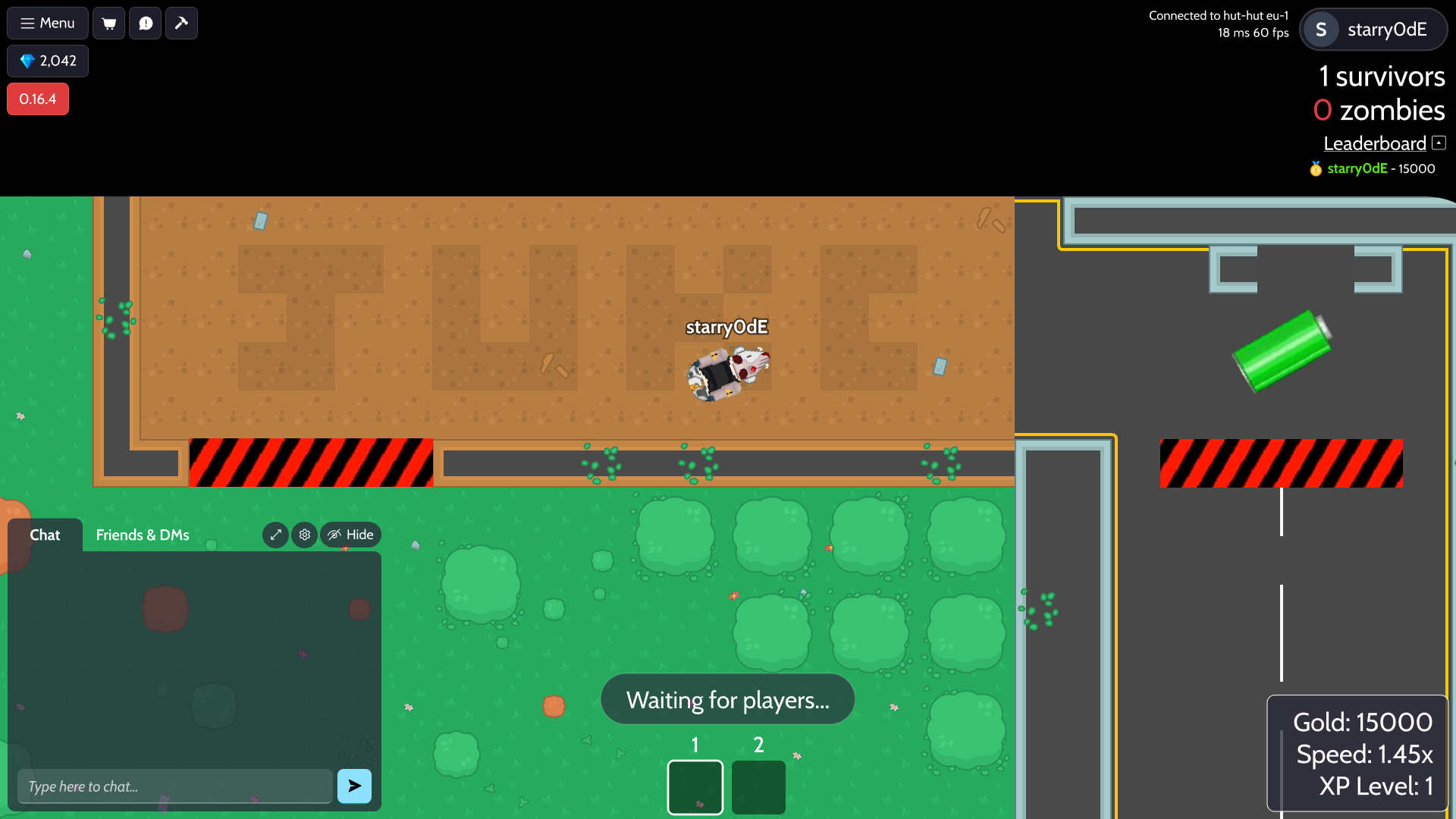Open the in-game shop cart

tap(108, 23)
